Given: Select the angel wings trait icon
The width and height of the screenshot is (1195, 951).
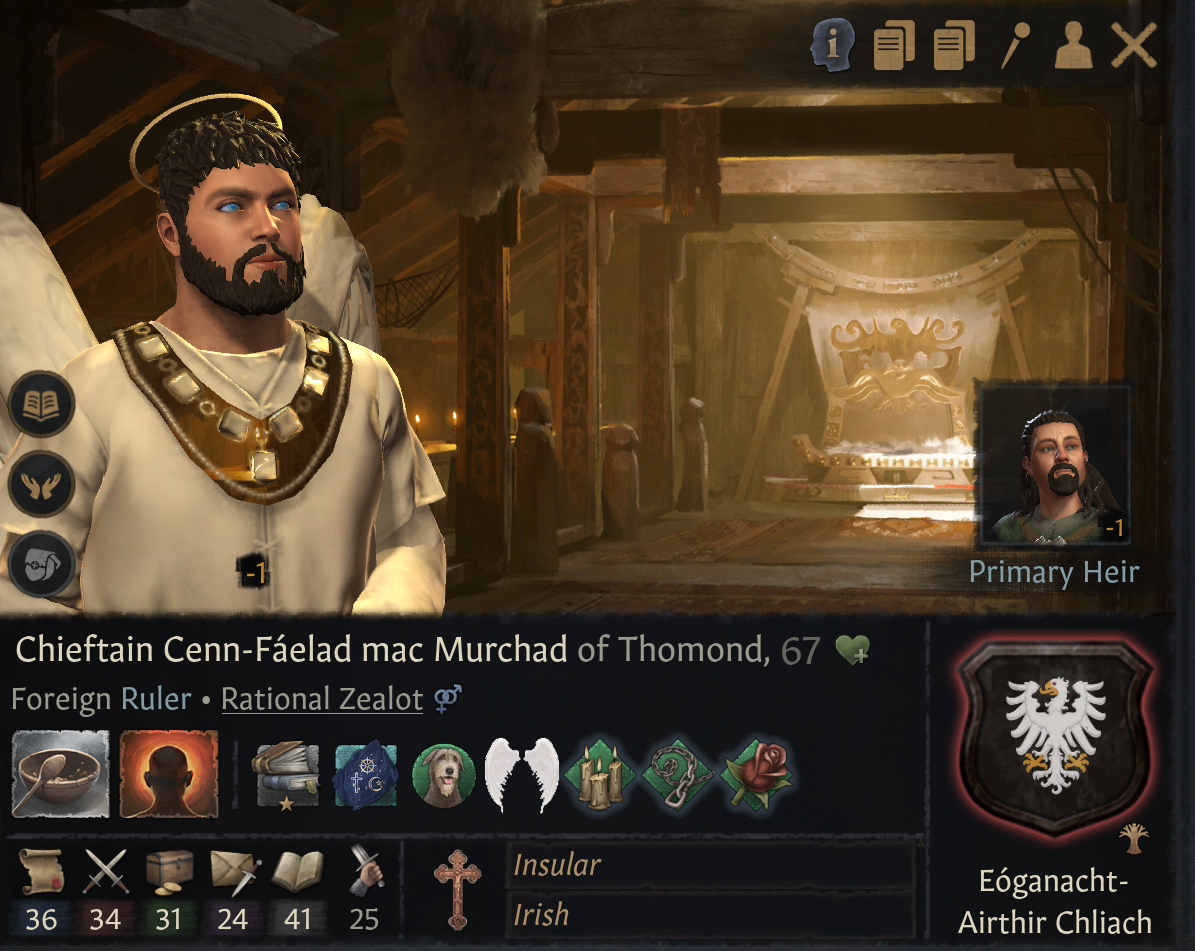Looking at the screenshot, I should (x=520, y=775).
